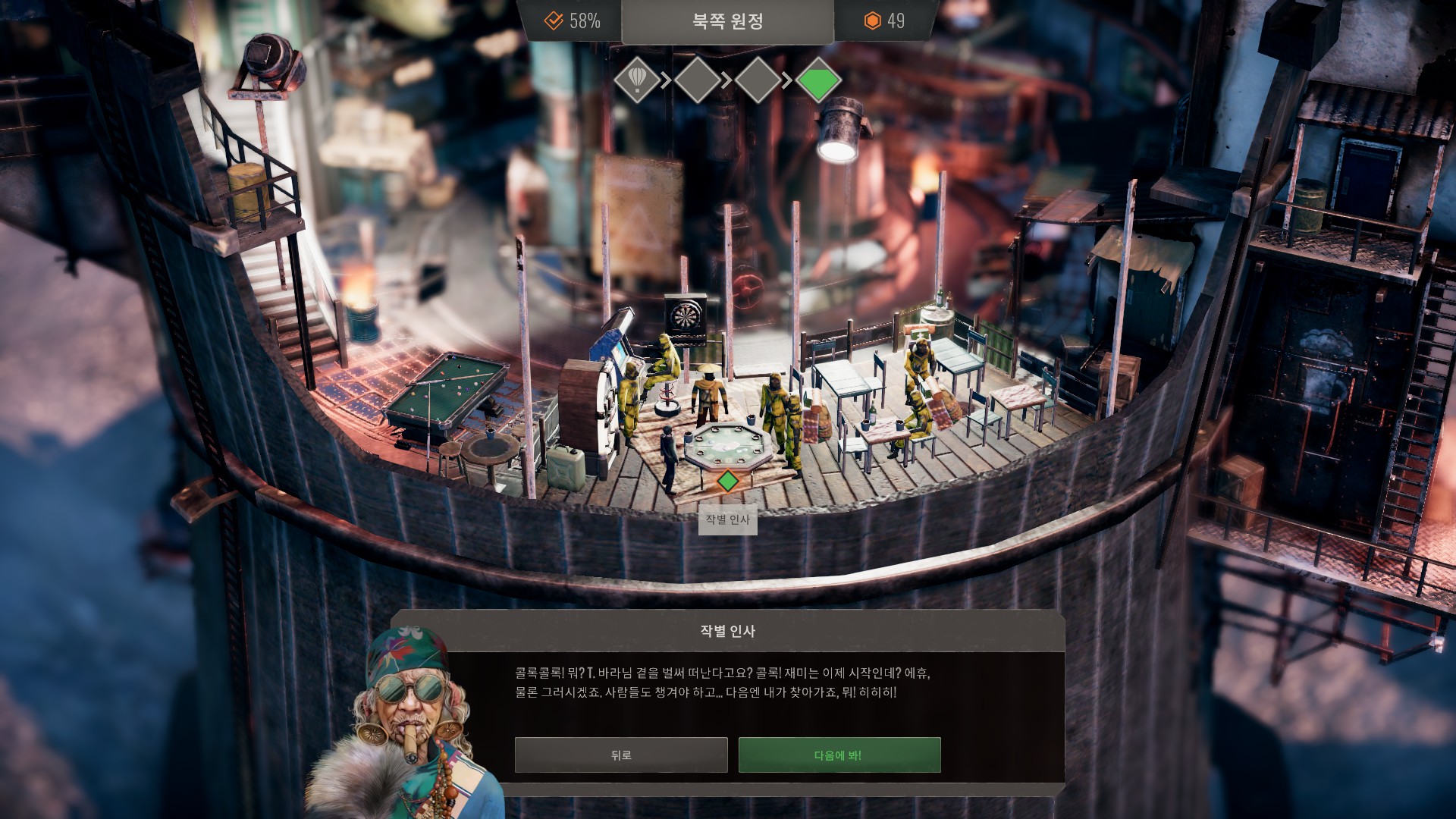1456x819 pixels.
Task: Click the balloon diamond stage icon
Action: (637, 79)
